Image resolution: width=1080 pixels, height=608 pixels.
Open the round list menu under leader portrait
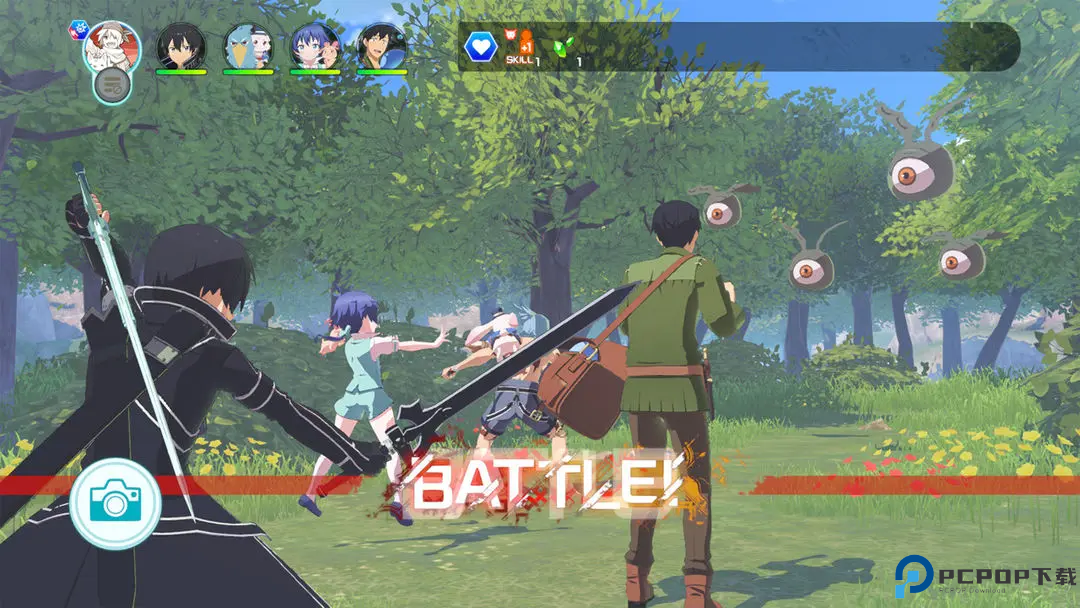pos(113,85)
